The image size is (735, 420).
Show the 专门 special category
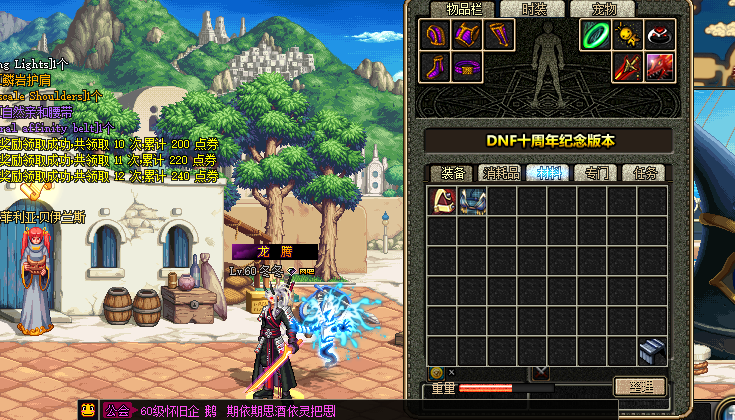597,173
